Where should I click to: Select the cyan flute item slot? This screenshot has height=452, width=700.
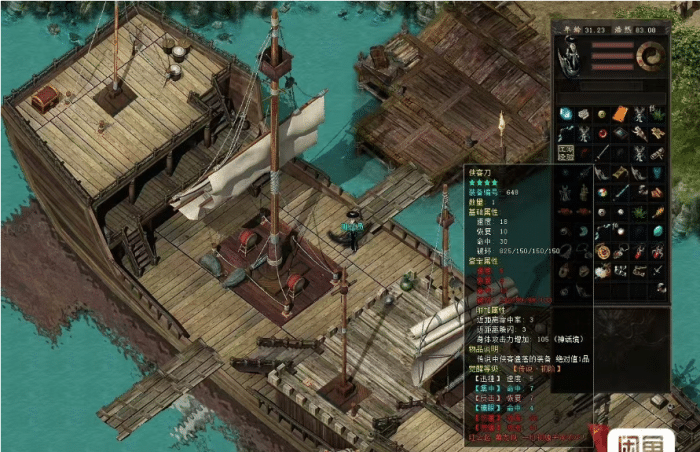[621, 190]
